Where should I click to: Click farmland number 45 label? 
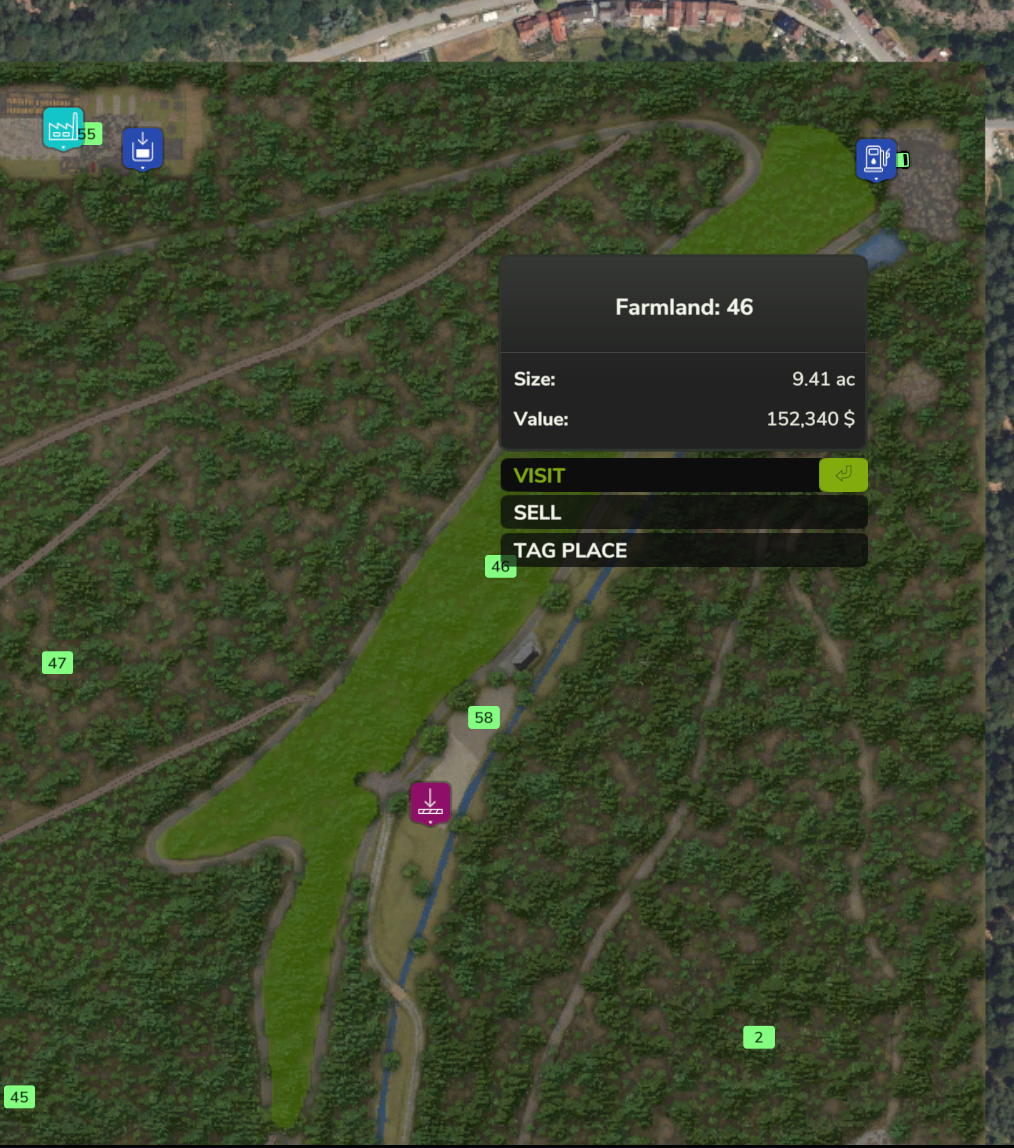(19, 1097)
